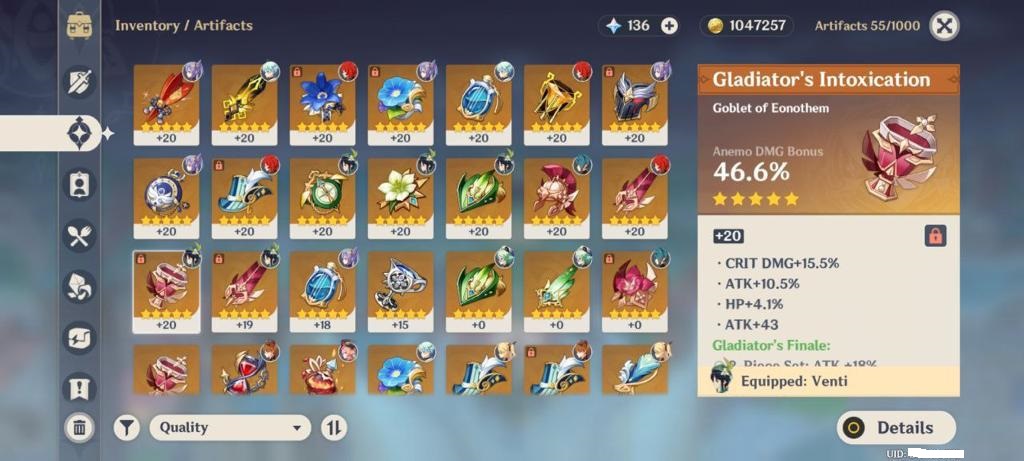Switch to the Weapons inventory tab

pyautogui.click(x=79, y=81)
